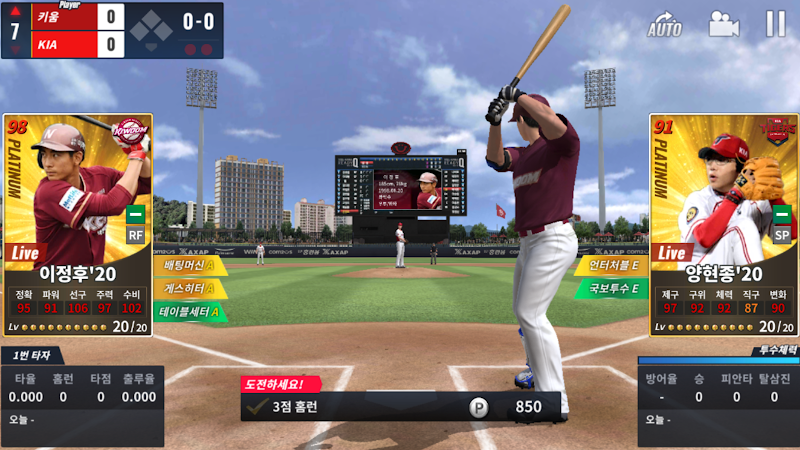This screenshot has width=800, height=450.
Task: Open the pitcher stats panel
Action: click(x=718, y=397)
